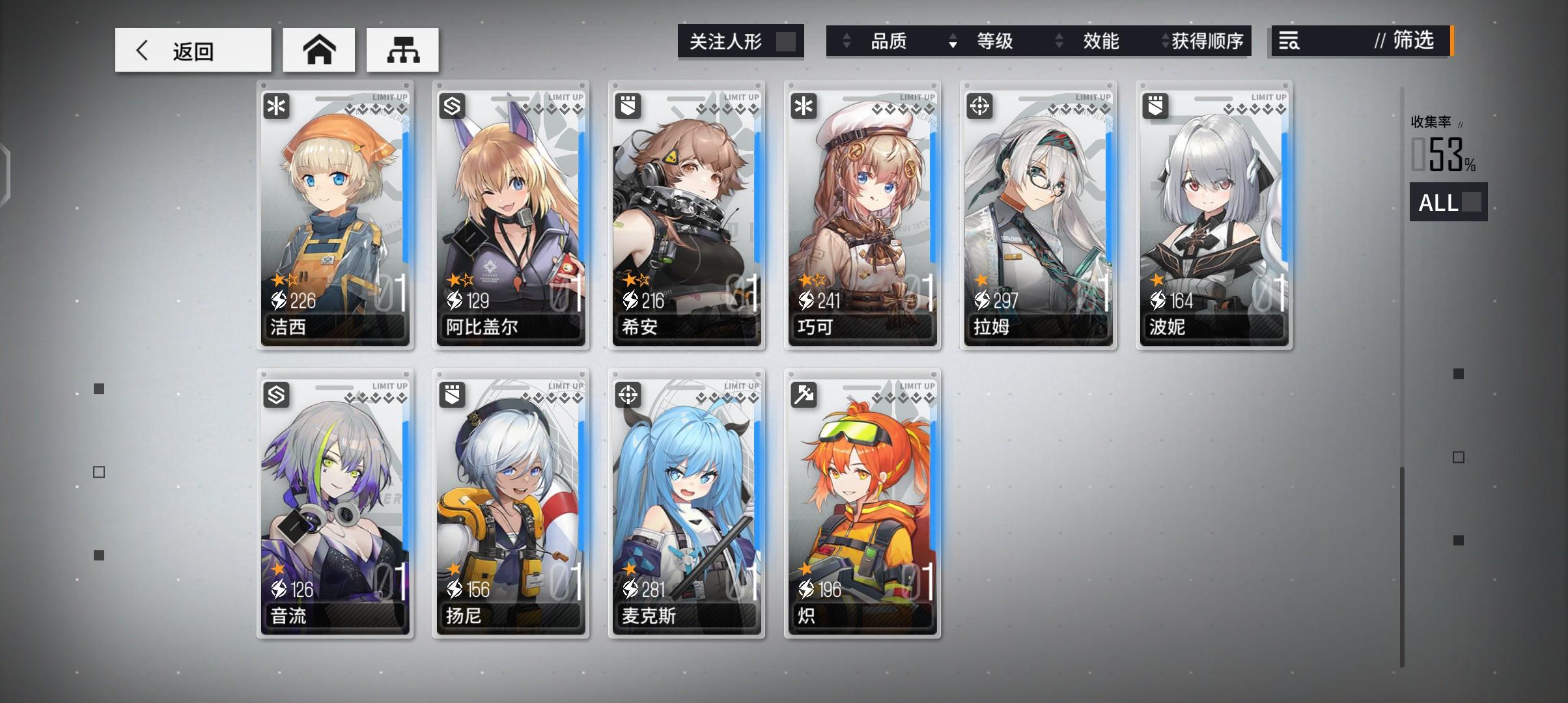Open the 品质 sort order arrows

coord(846,41)
